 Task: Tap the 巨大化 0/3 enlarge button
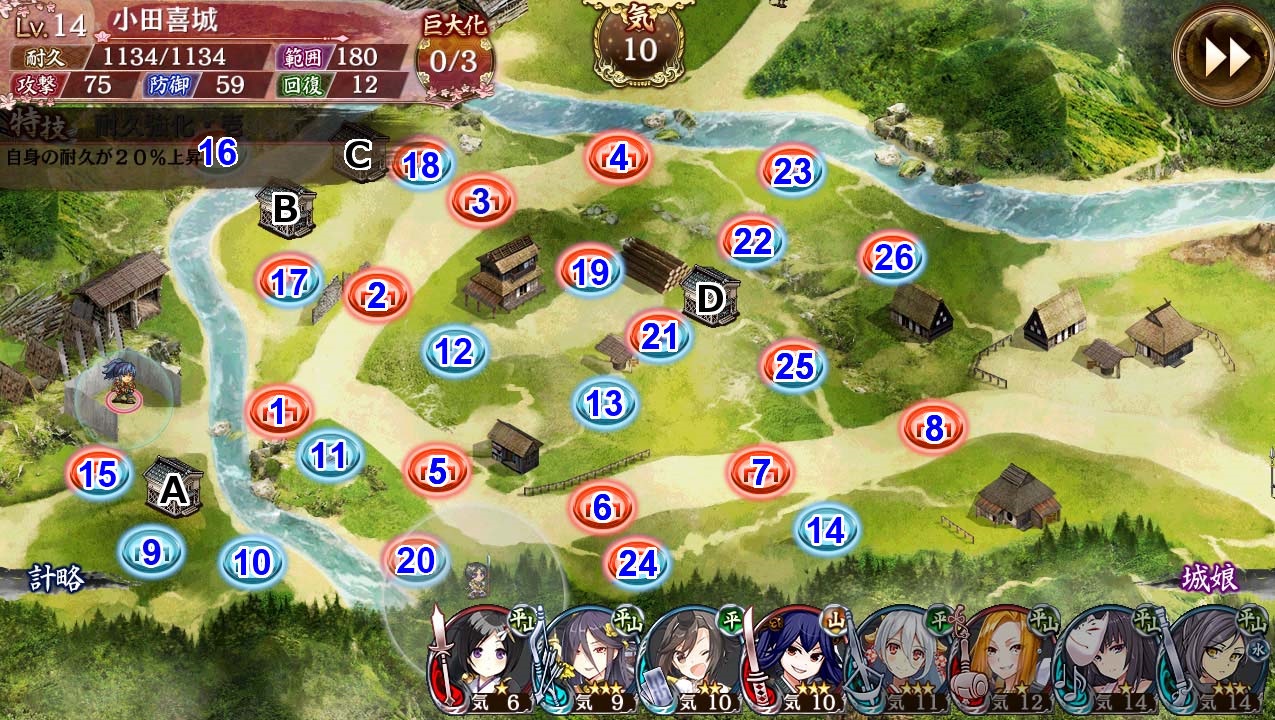point(455,59)
